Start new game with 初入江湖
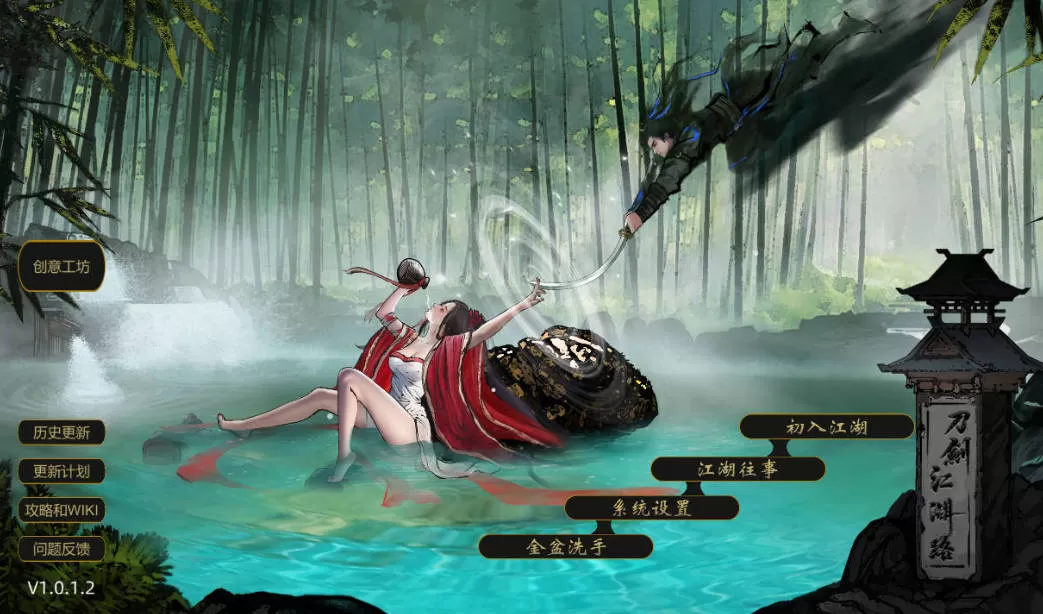Screen dimensions: 1043x614 [x=826, y=427]
